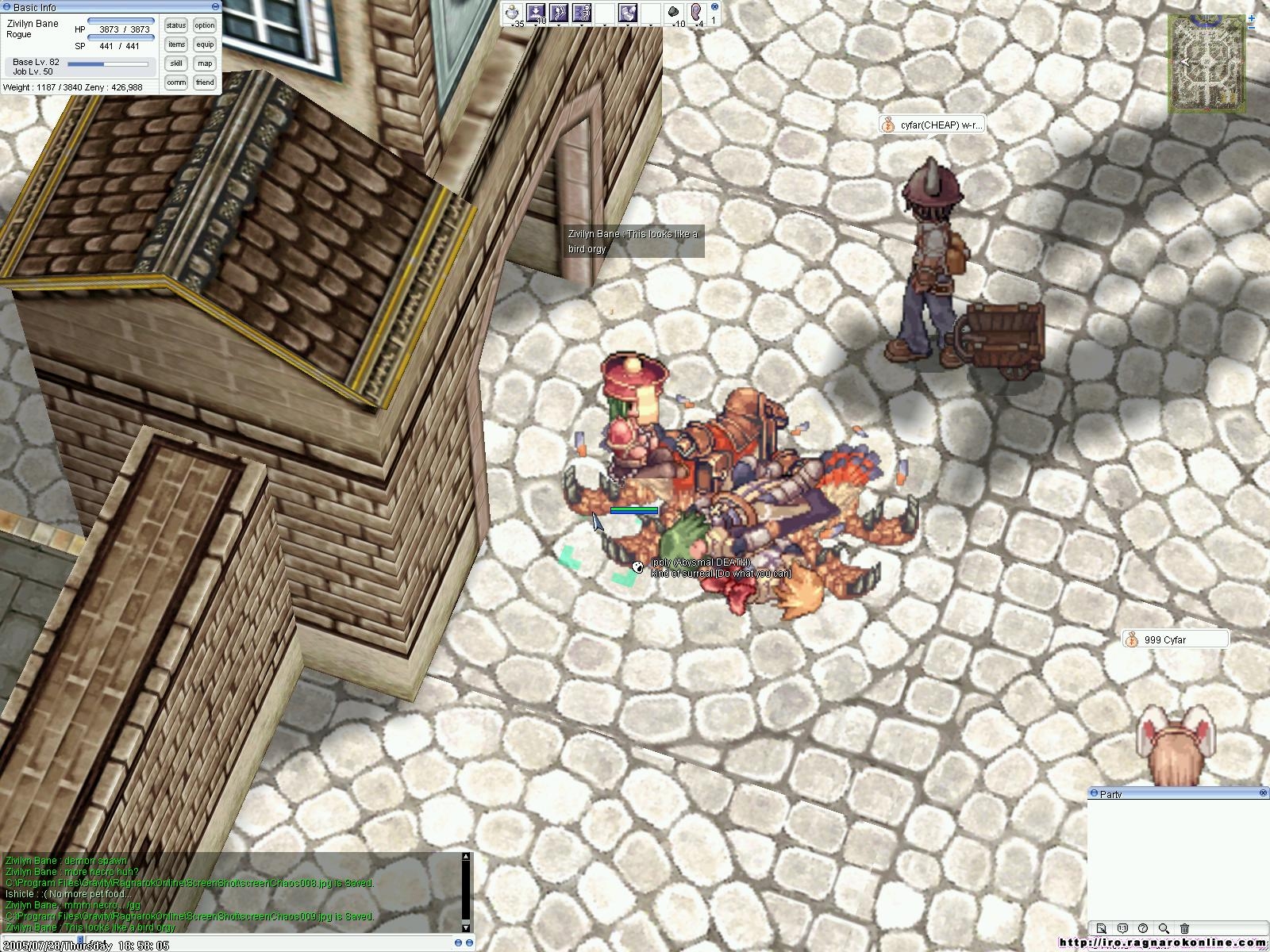Screen dimensions: 1270x952
Task: Click the chat message input field
Action: 238,943
